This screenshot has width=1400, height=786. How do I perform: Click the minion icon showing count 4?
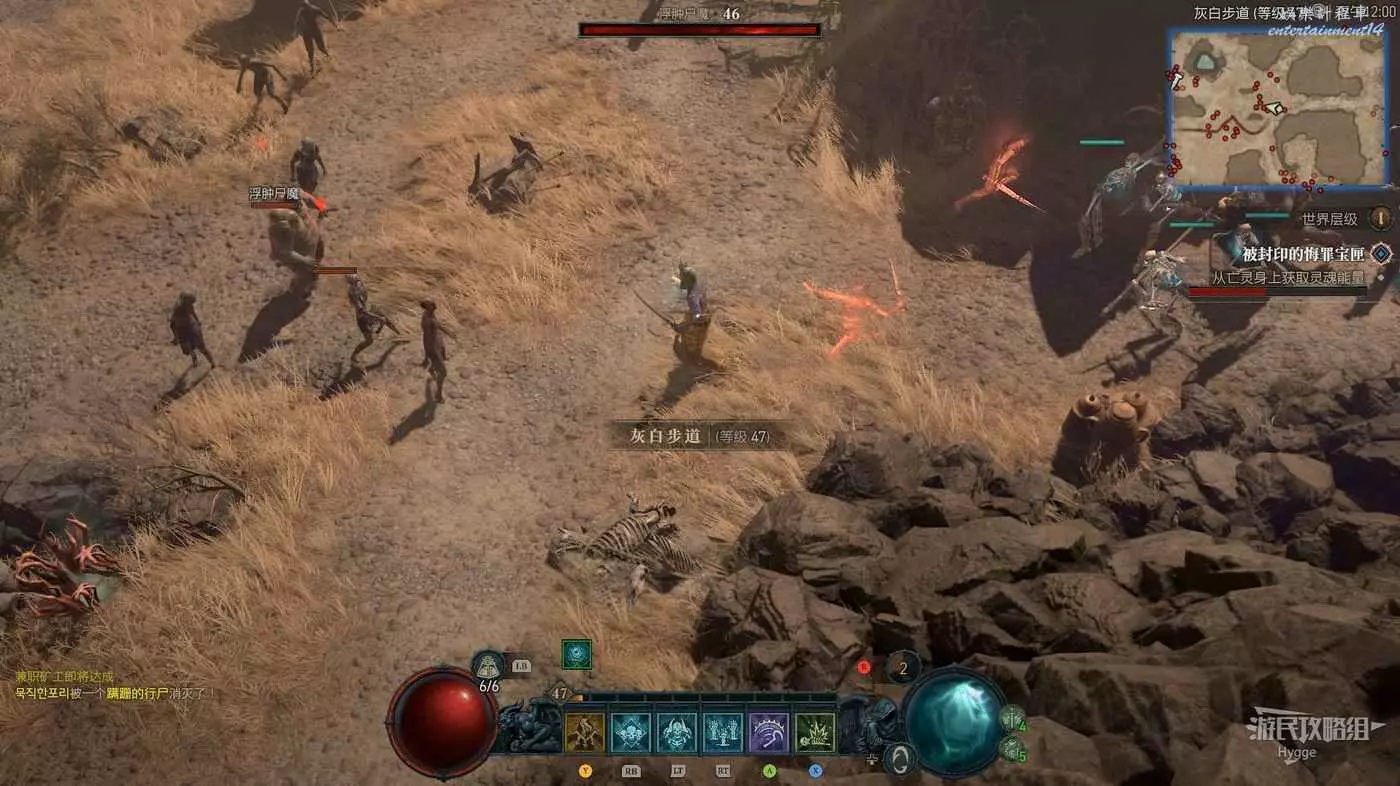1012,718
